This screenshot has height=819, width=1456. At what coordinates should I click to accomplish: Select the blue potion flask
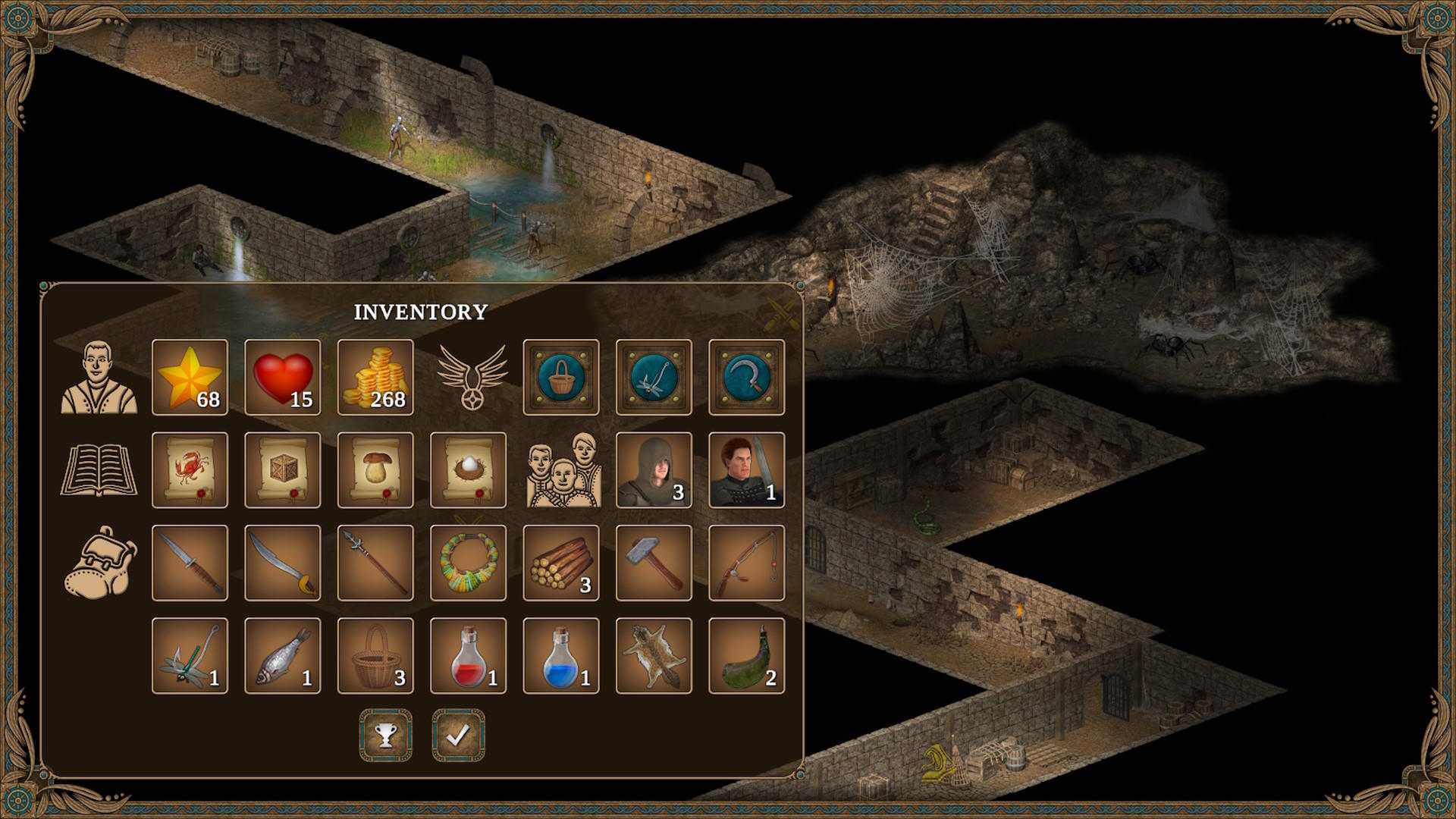[561, 655]
